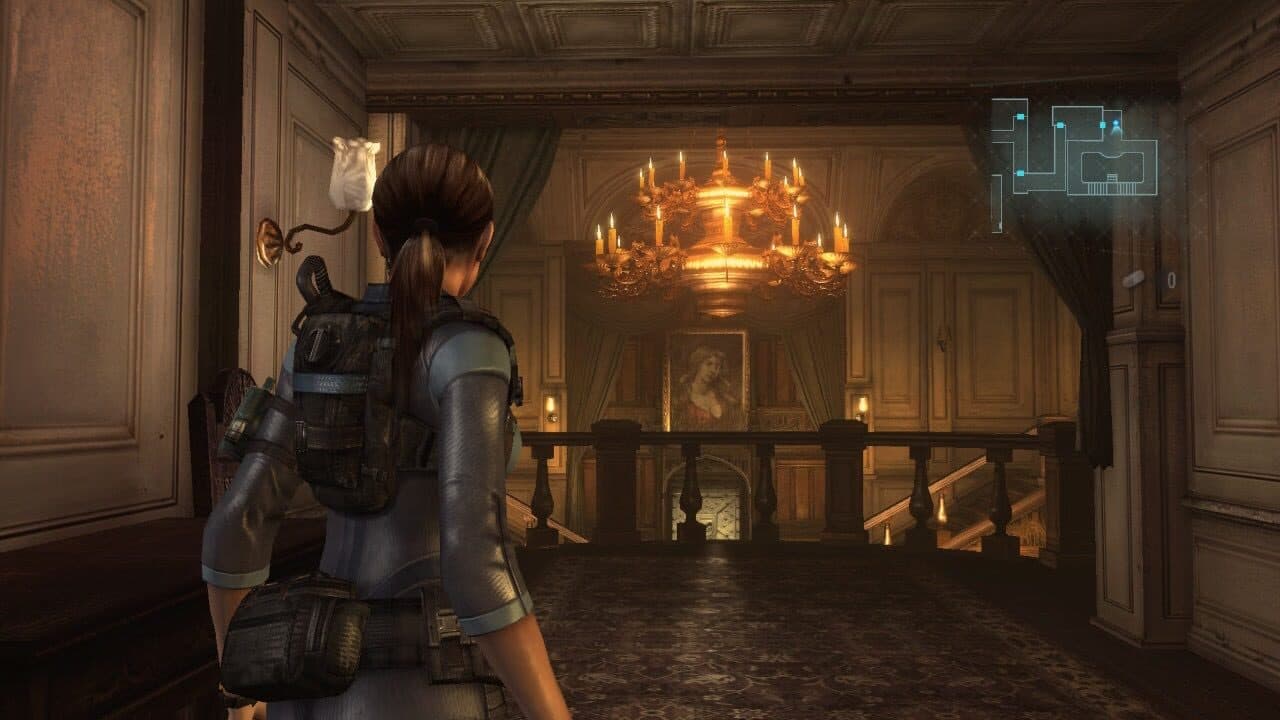1280x720 pixels.
Task: Click the lower-left door marker on the minimap
Action: pyautogui.click(x=1021, y=172)
